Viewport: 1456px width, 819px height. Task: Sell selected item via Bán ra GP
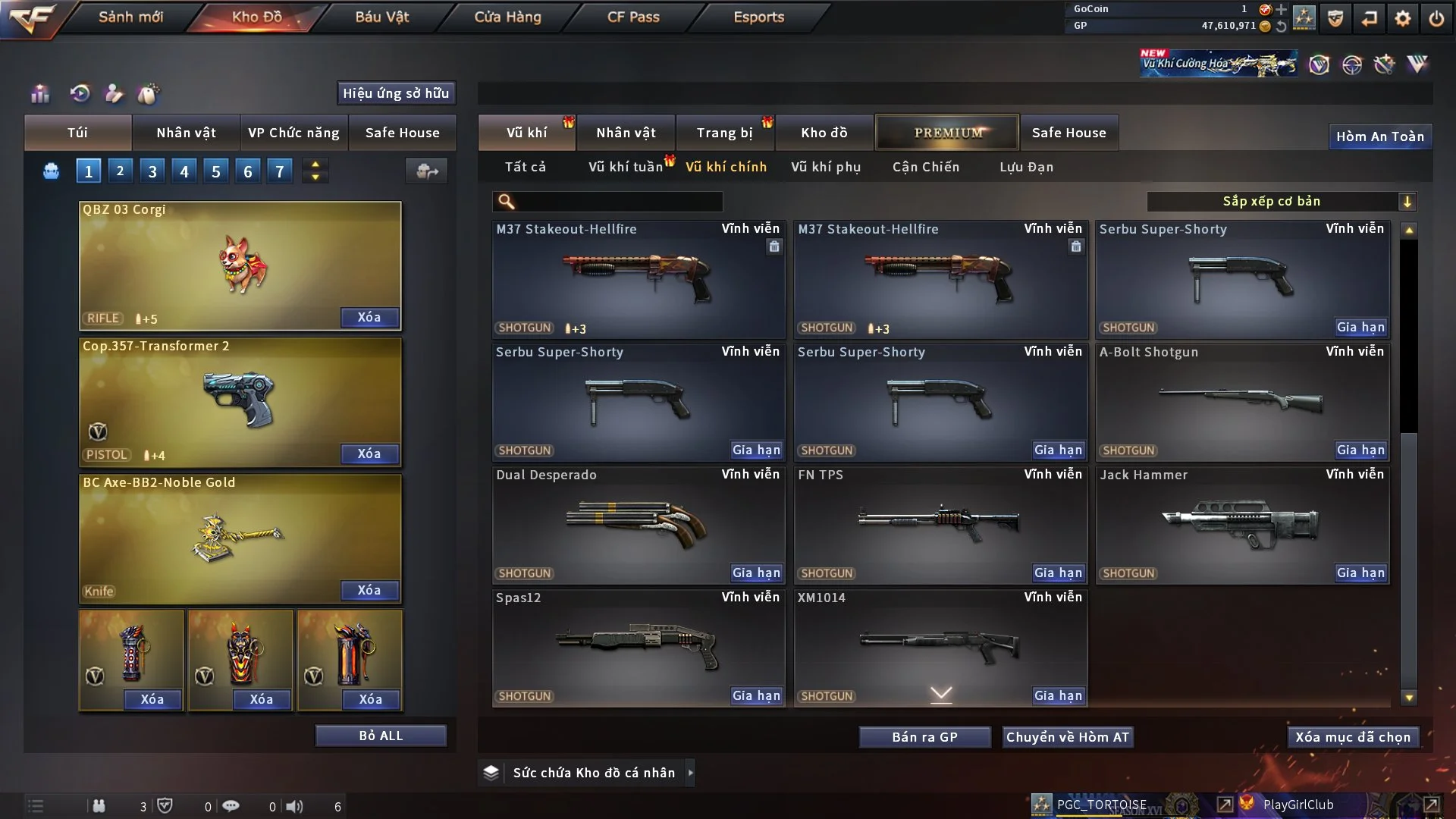[924, 737]
